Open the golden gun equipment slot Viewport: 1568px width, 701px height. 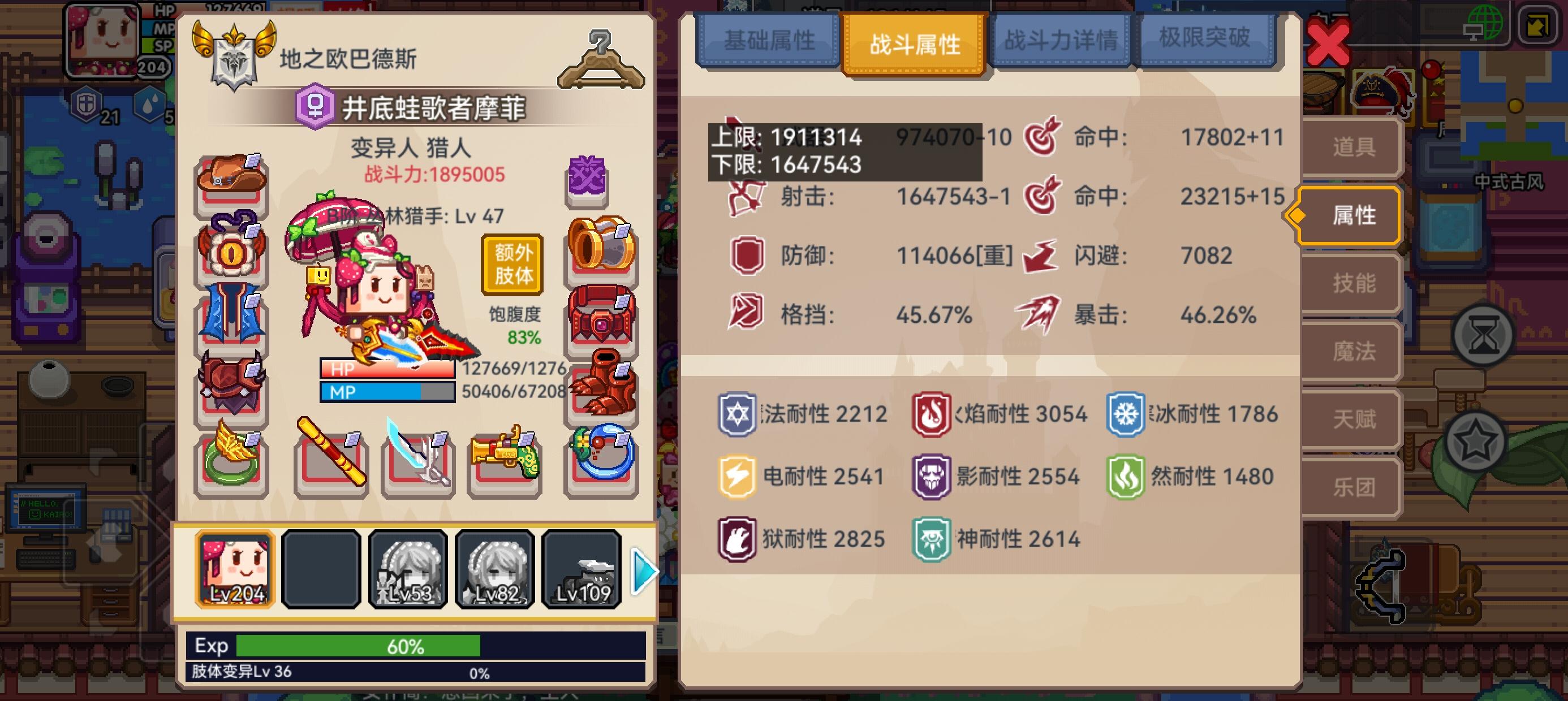(x=505, y=465)
